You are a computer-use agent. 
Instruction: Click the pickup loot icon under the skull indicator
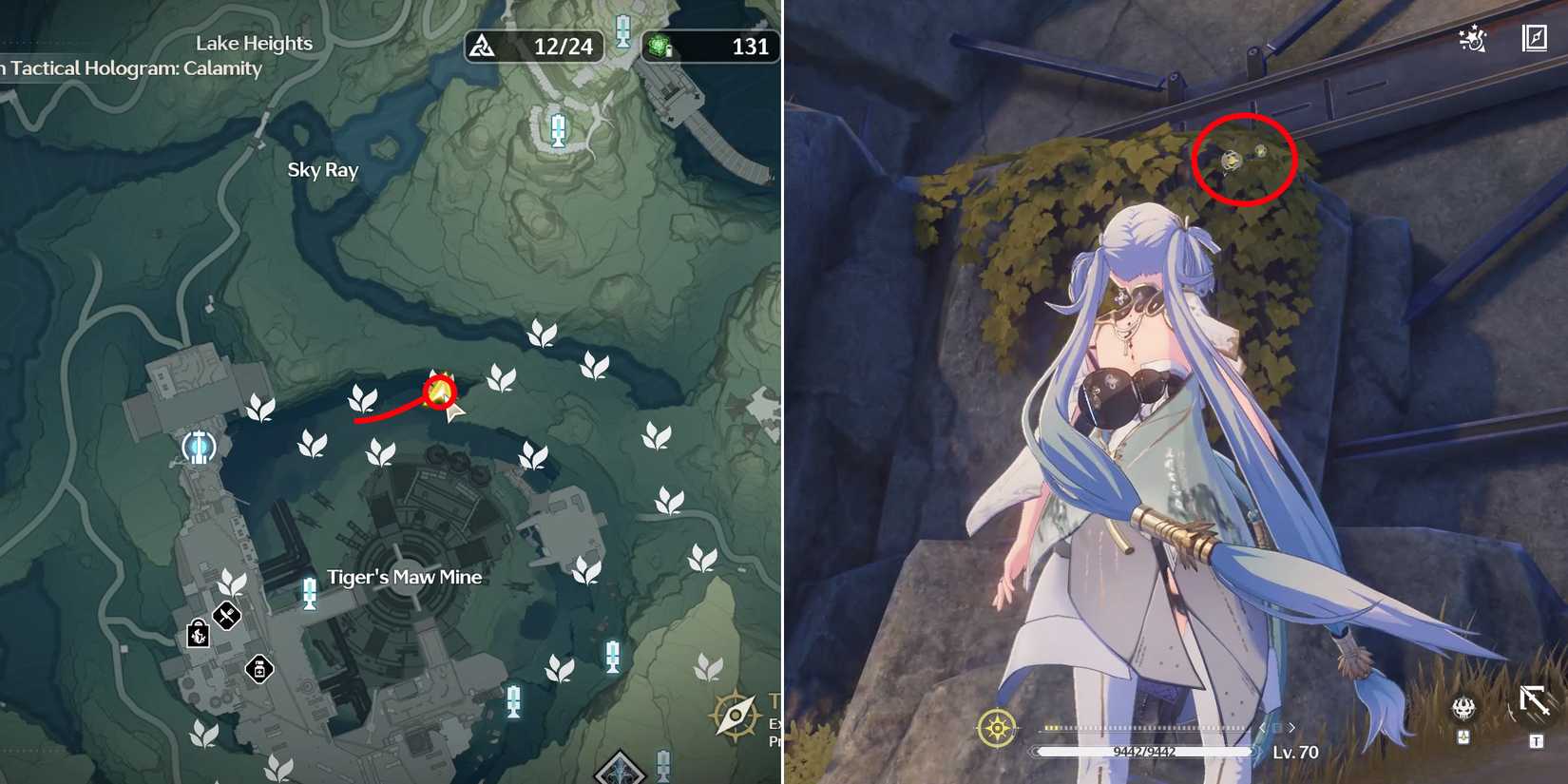(x=1463, y=736)
